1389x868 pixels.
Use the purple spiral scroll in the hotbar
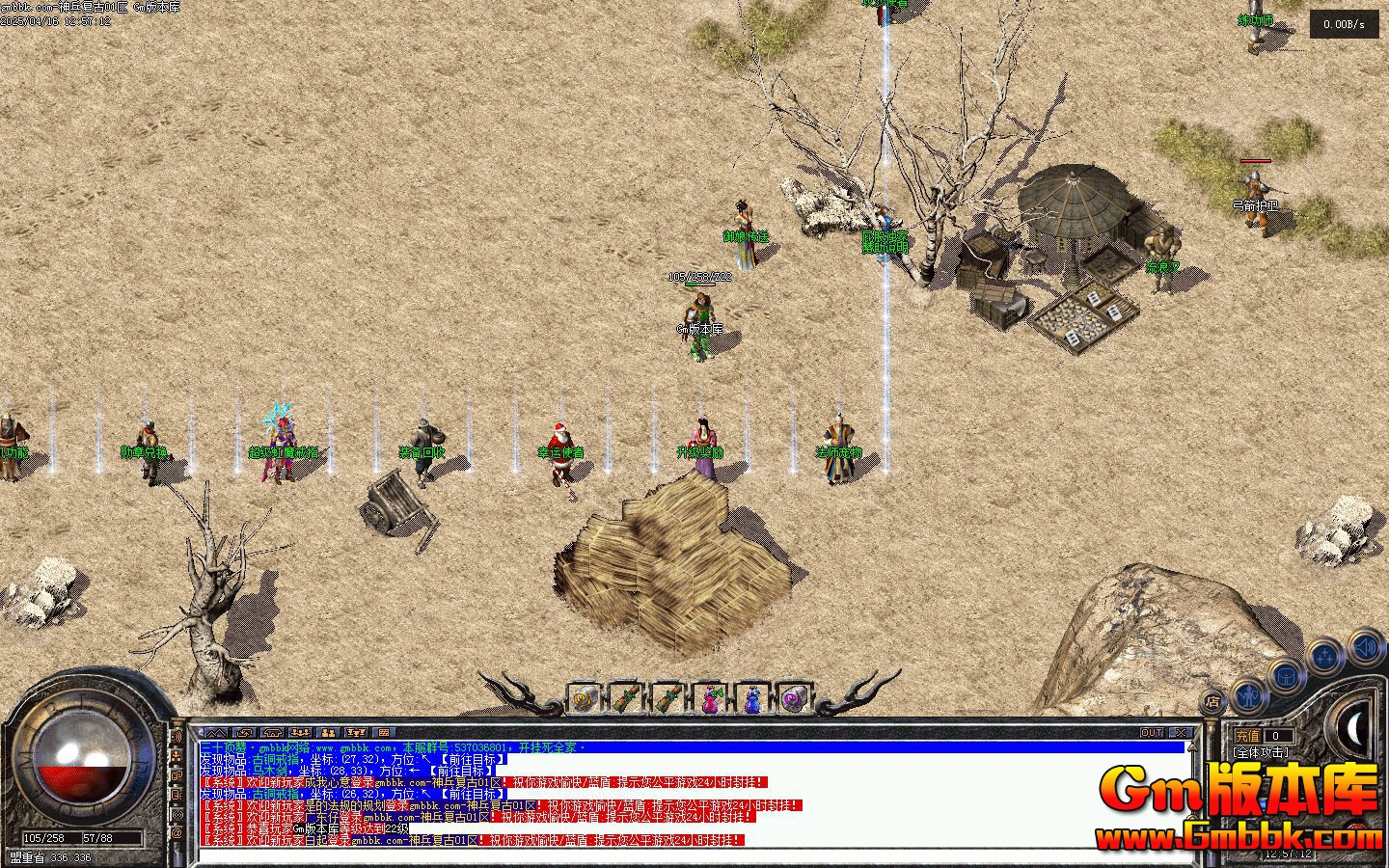(794, 699)
